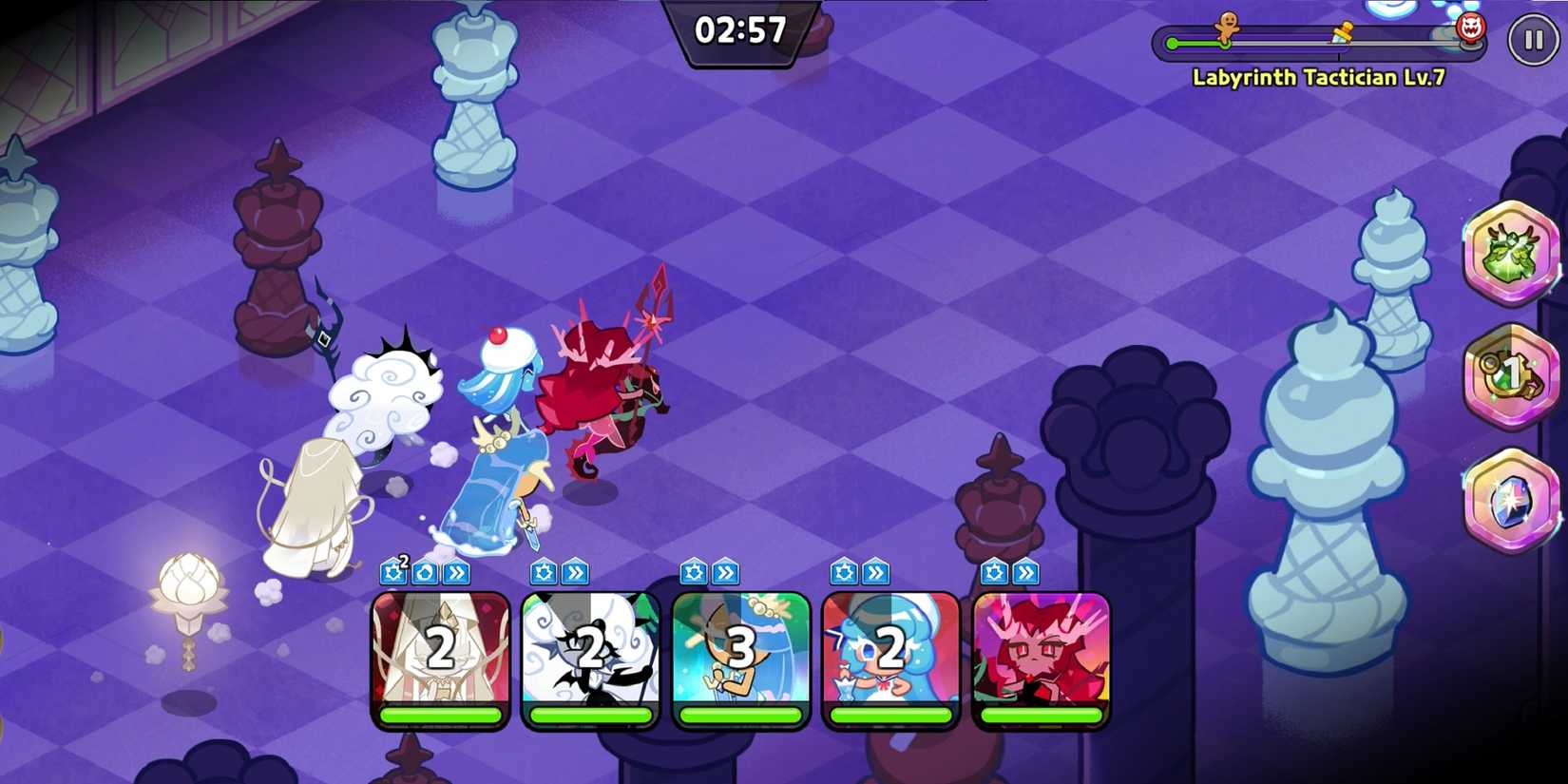Click the gingerbread runner icon on the progress bar
The width and height of the screenshot is (1568, 784).
(1226, 27)
